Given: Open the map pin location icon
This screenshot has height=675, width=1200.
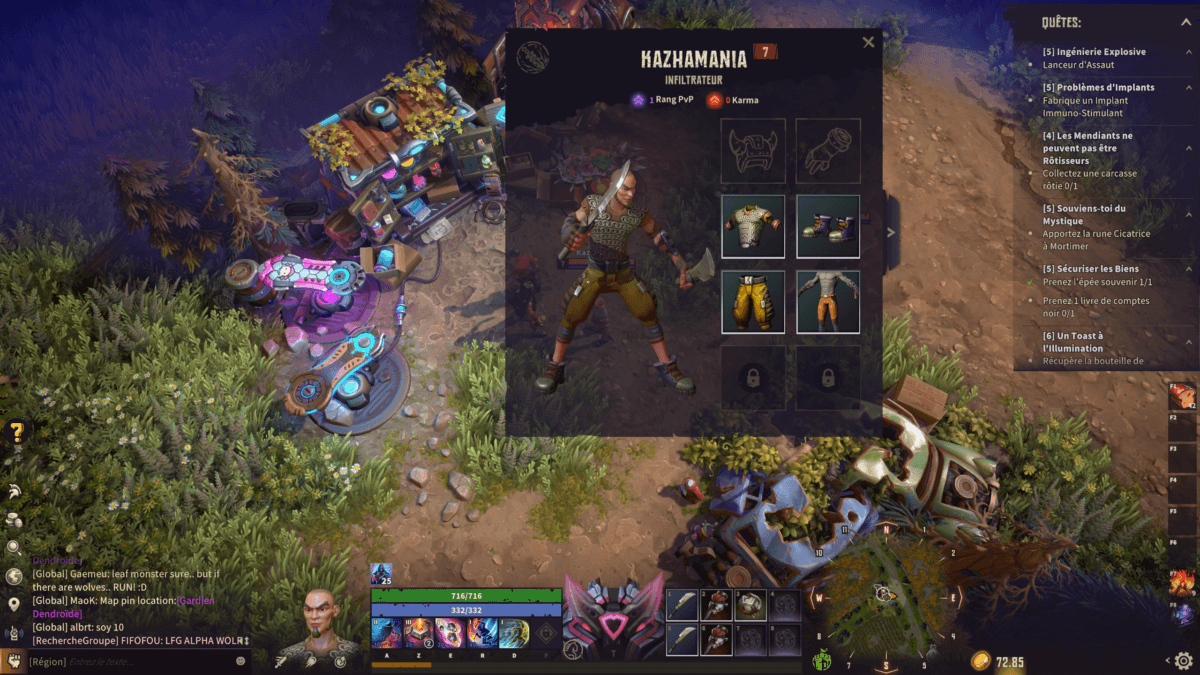Looking at the screenshot, I should (14, 604).
